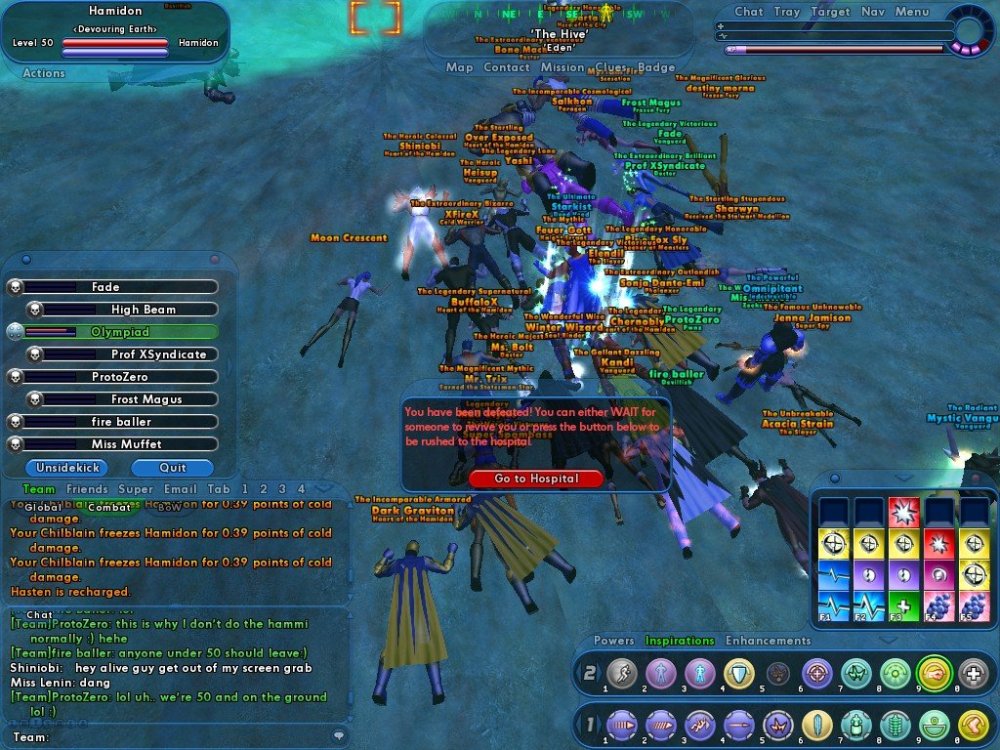Open the Actions menu under Hamidon target
Screen dimensions: 1000x750
(44, 73)
